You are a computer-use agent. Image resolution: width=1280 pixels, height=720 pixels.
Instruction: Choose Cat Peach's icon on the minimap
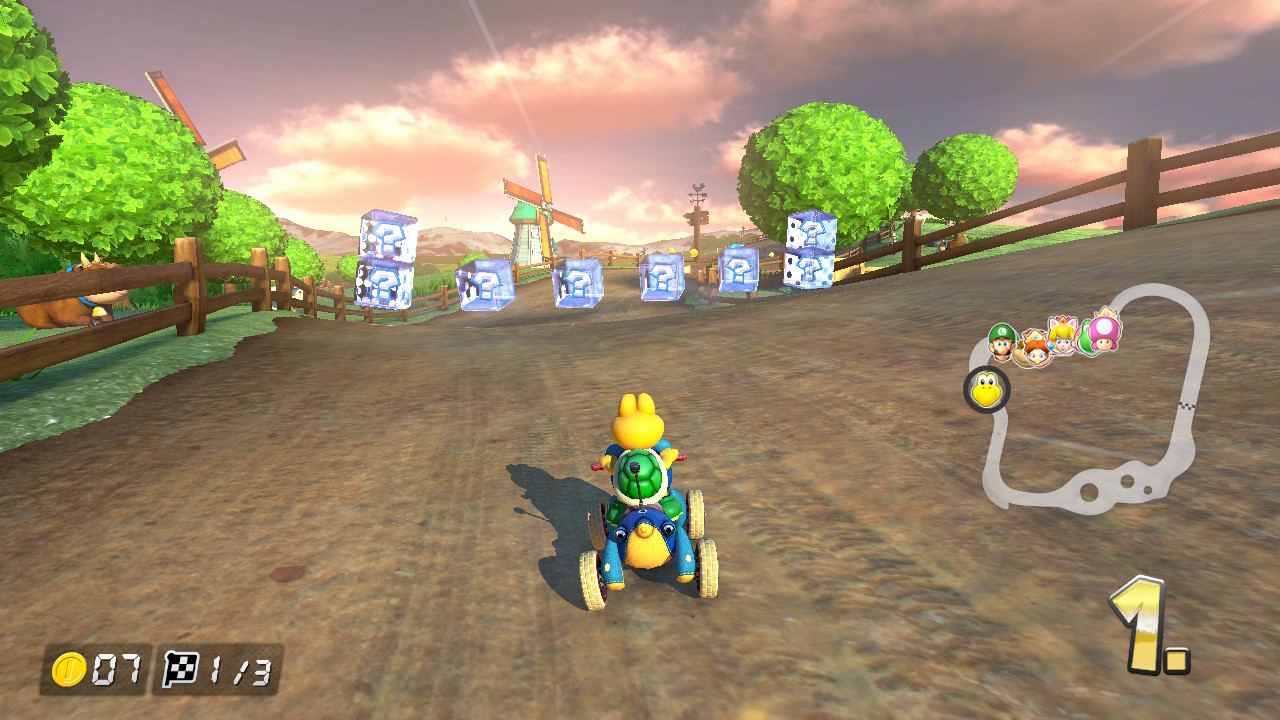(x=1061, y=335)
